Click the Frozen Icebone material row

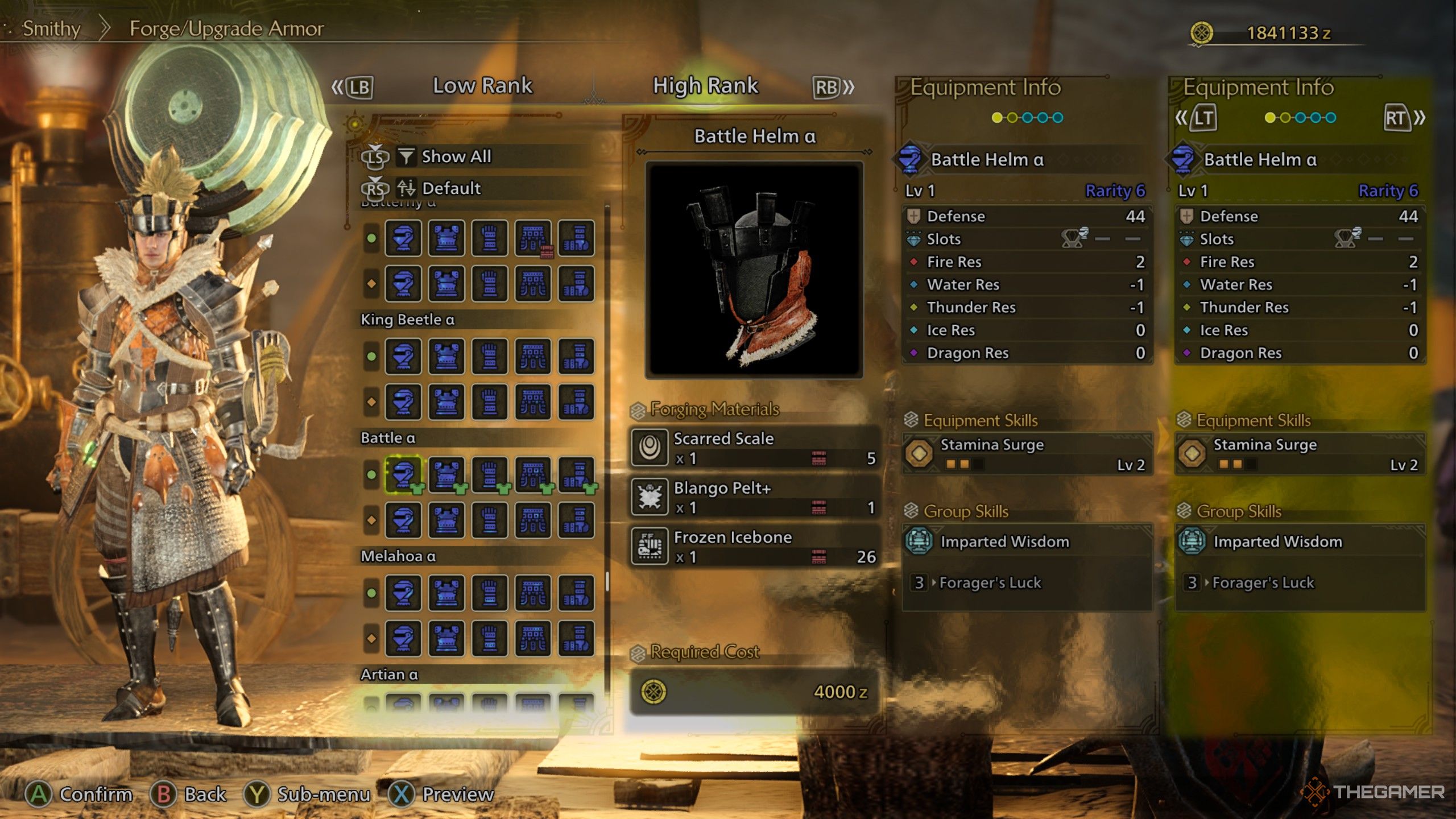pyautogui.click(x=754, y=547)
